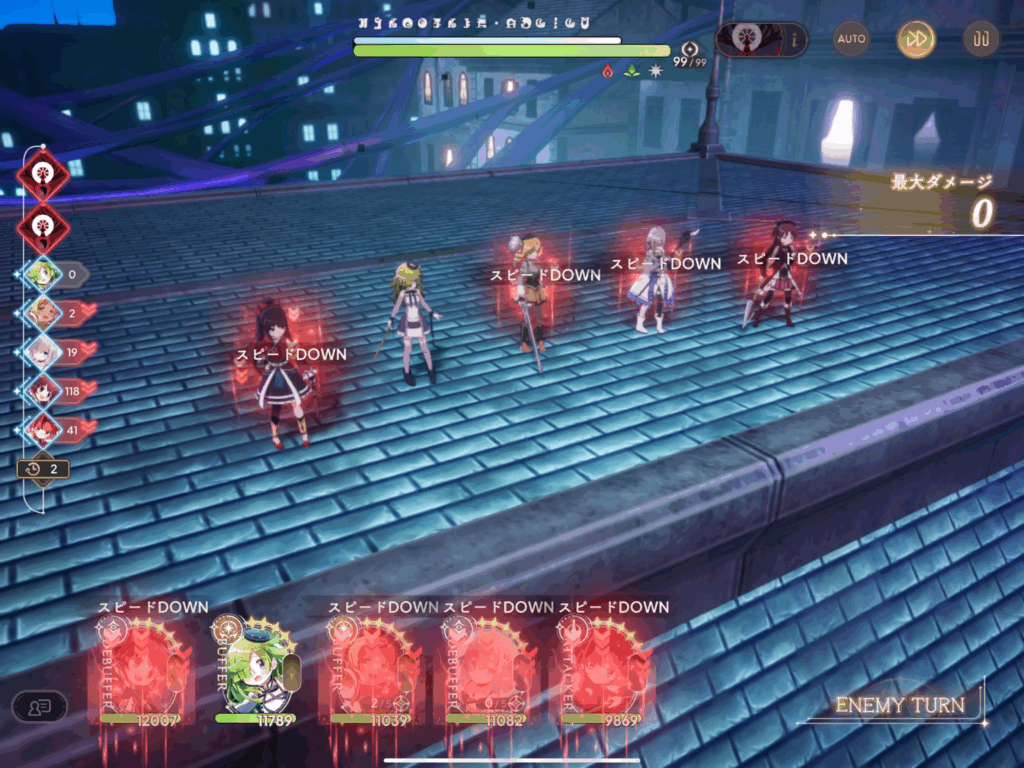
Task: Select the green-haired Buffer character card
Action: tap(255, 668)
